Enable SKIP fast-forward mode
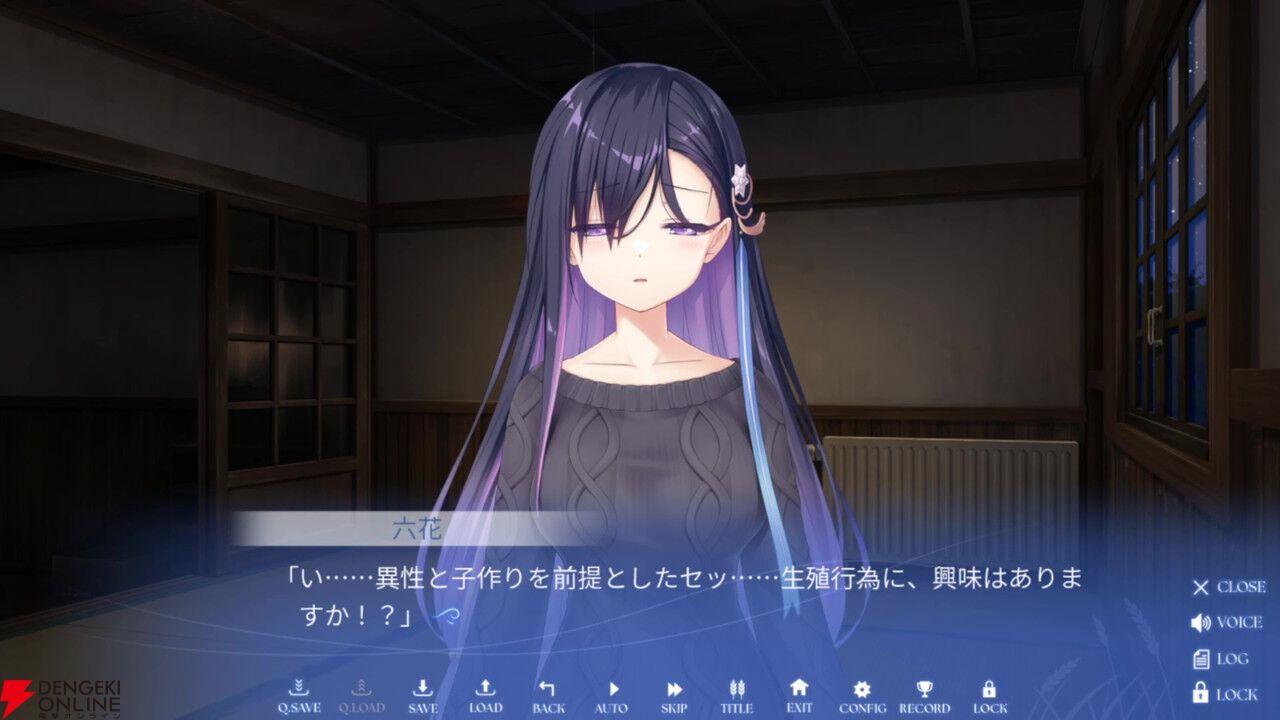This screenshot has width=1280, height=720. (673, 693)
